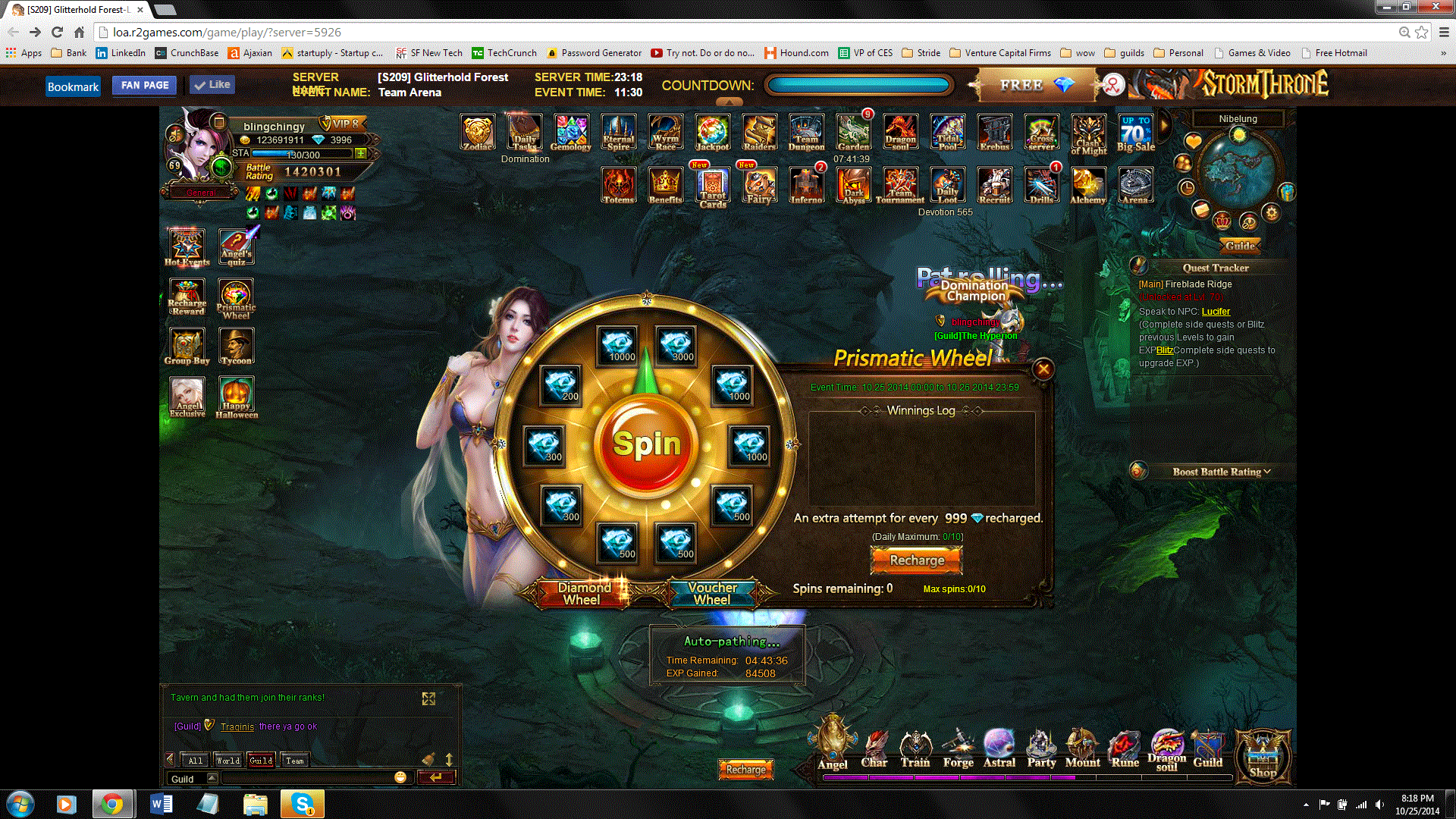Click the Lucifer NPC quest link

[1216, 312]
